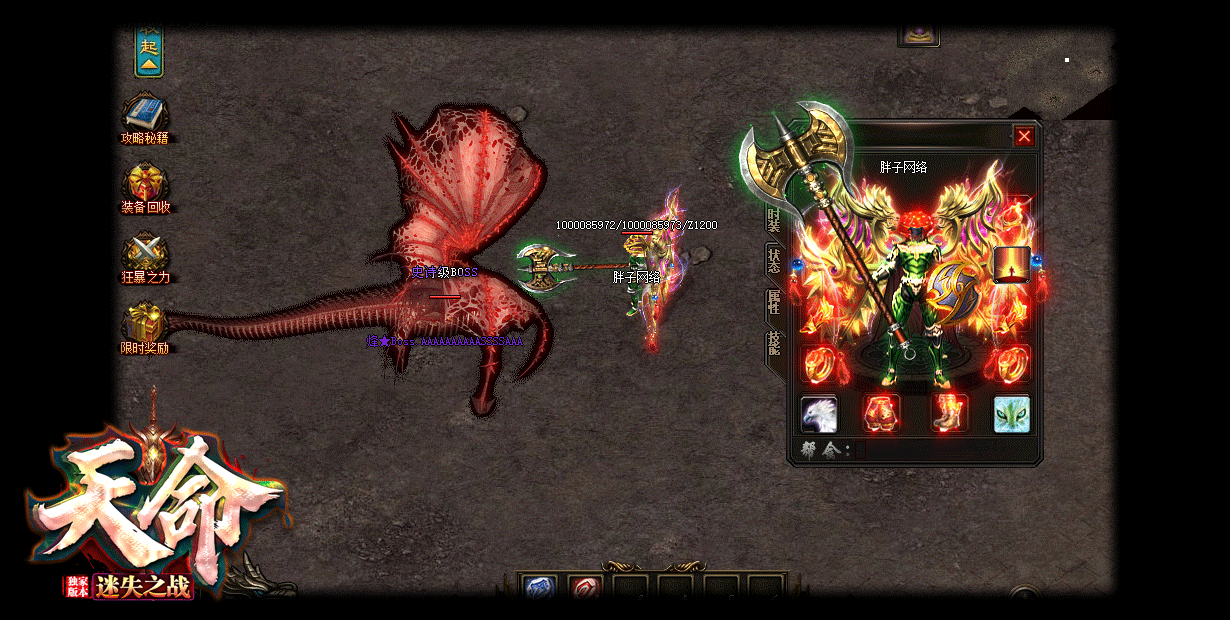The height and width of the screenshot is (620, 1230).
Task: Open the 属性 attributes tab
Action: [x=774, y=302]
